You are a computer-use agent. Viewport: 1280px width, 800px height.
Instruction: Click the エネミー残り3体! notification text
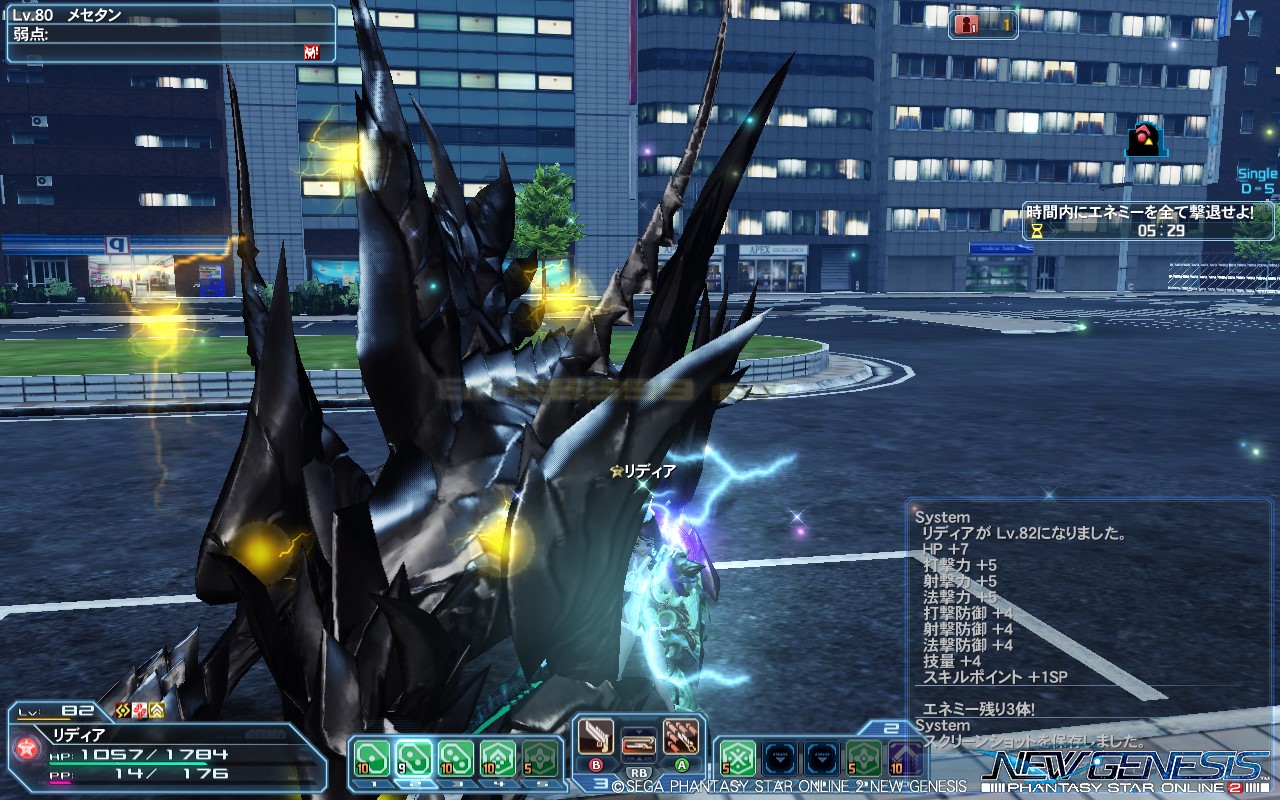[x=978, y=708]
